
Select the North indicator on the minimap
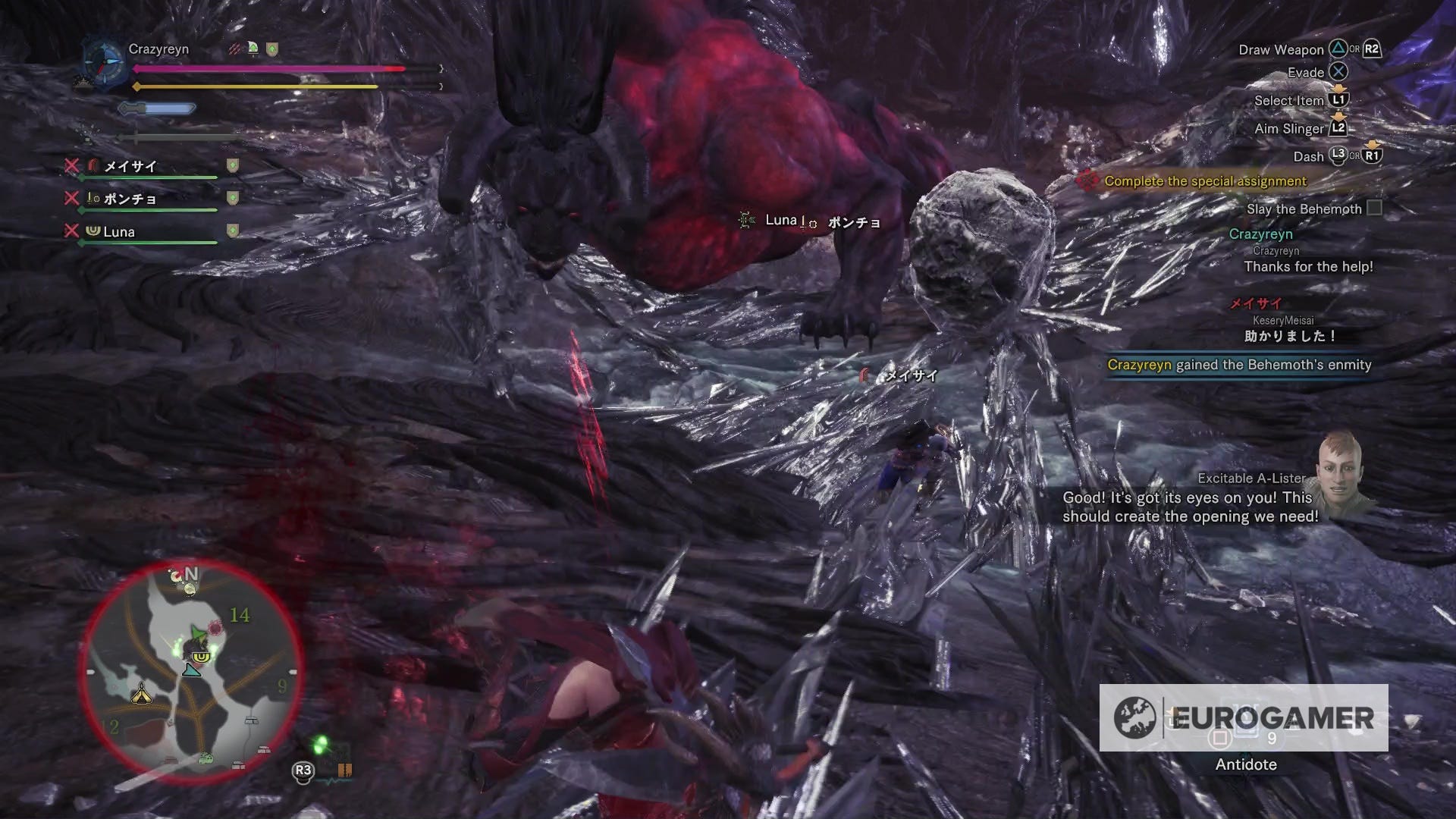(x=192, y=574)
